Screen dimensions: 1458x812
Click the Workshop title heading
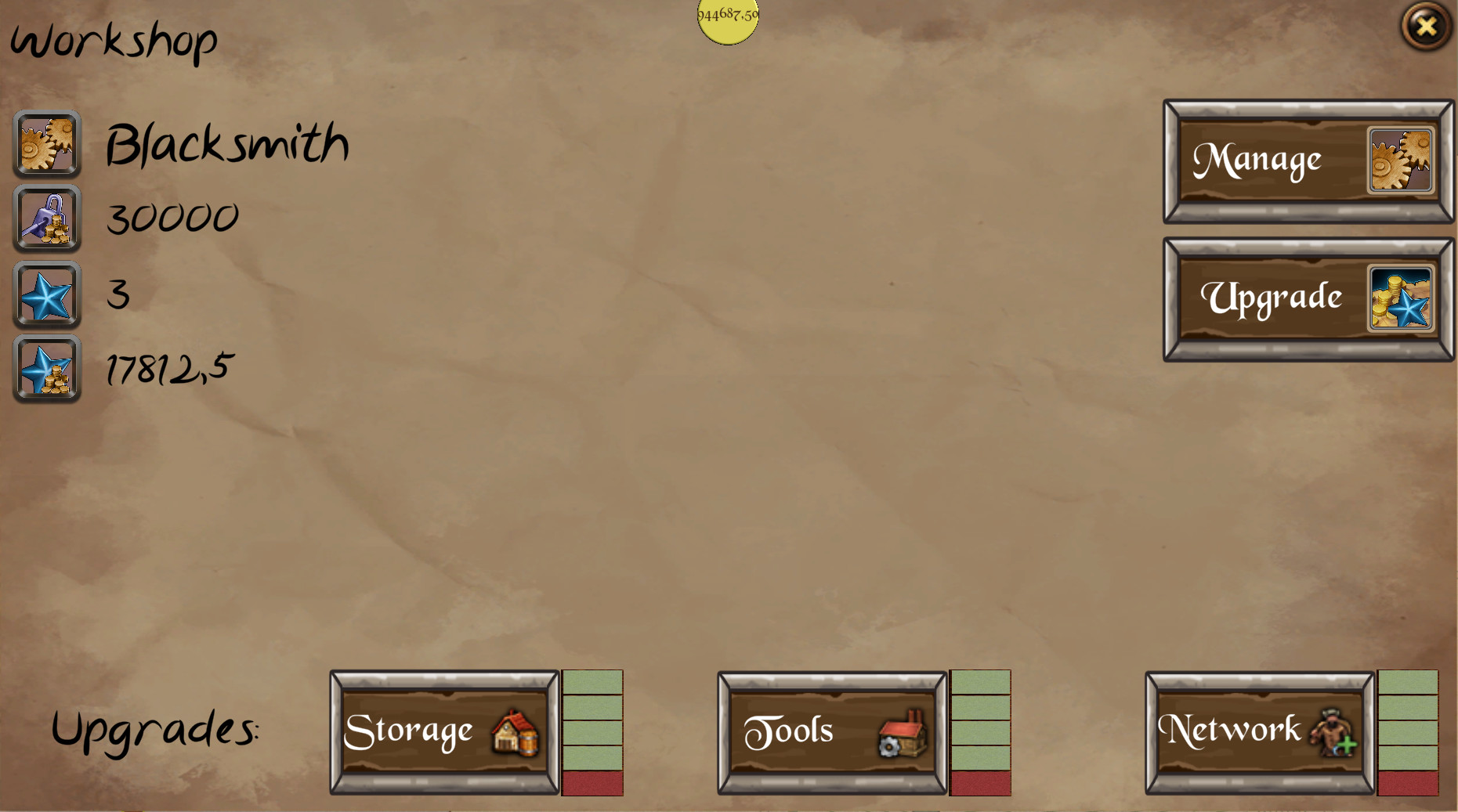[x=114, y=41]
